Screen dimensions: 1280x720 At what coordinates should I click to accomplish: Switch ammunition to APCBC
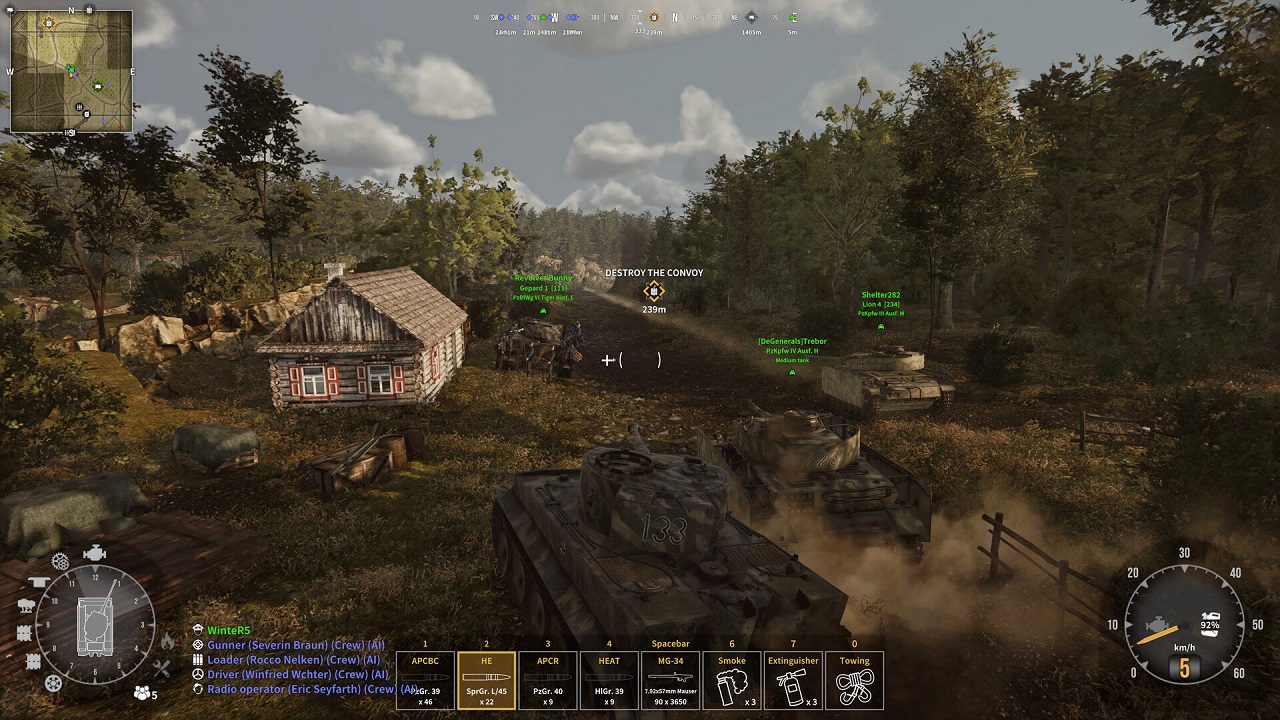tap(425, 680)
